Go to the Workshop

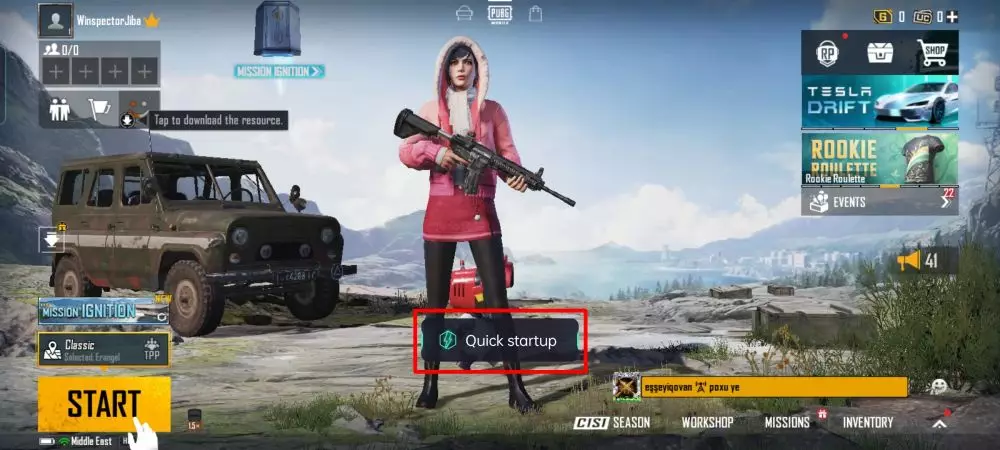tap(707, 422)
